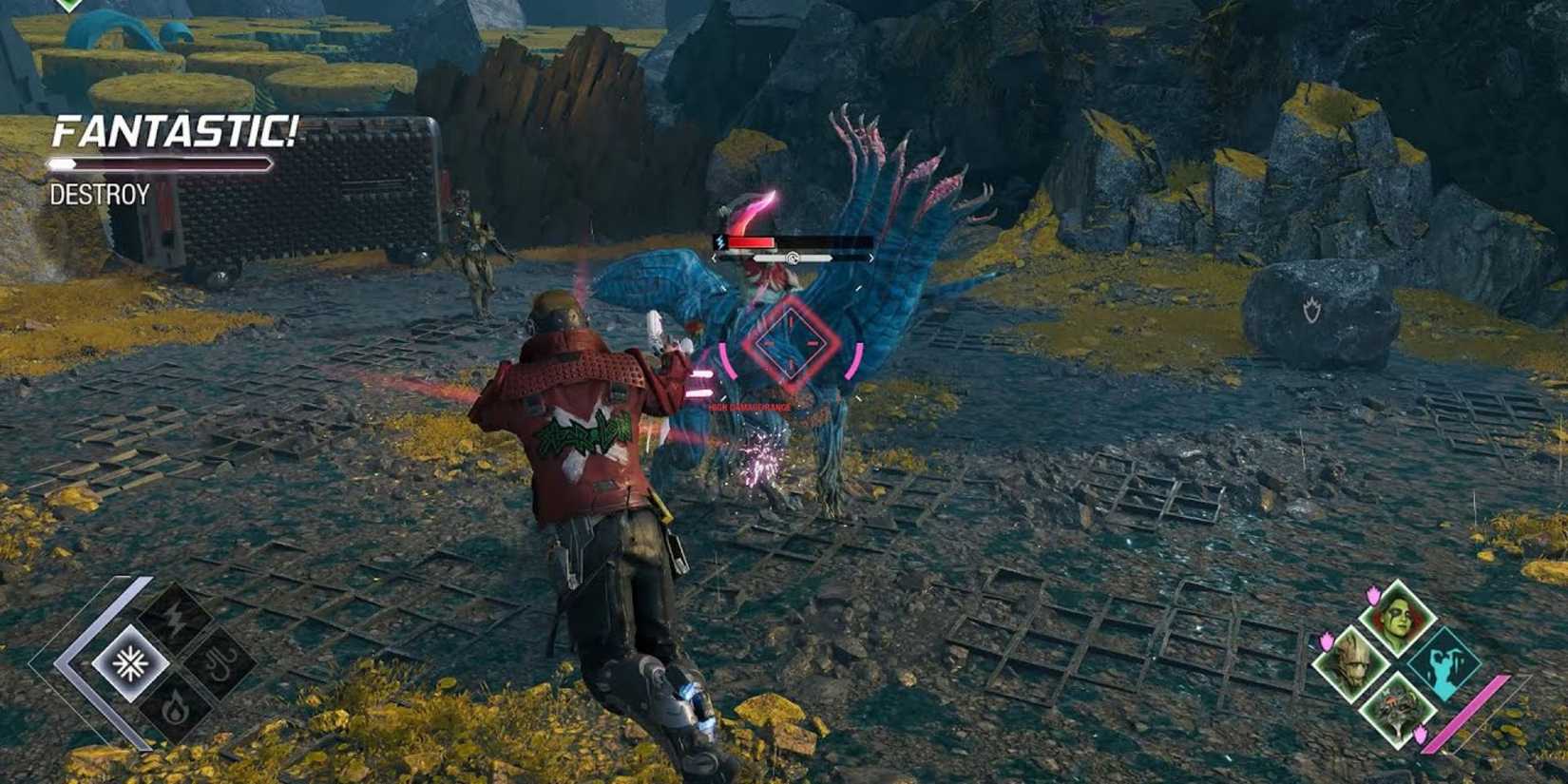Click the pink momentum bar near teammate portraits
Screen dimensions: 1568x784
tap(1467, 712)
